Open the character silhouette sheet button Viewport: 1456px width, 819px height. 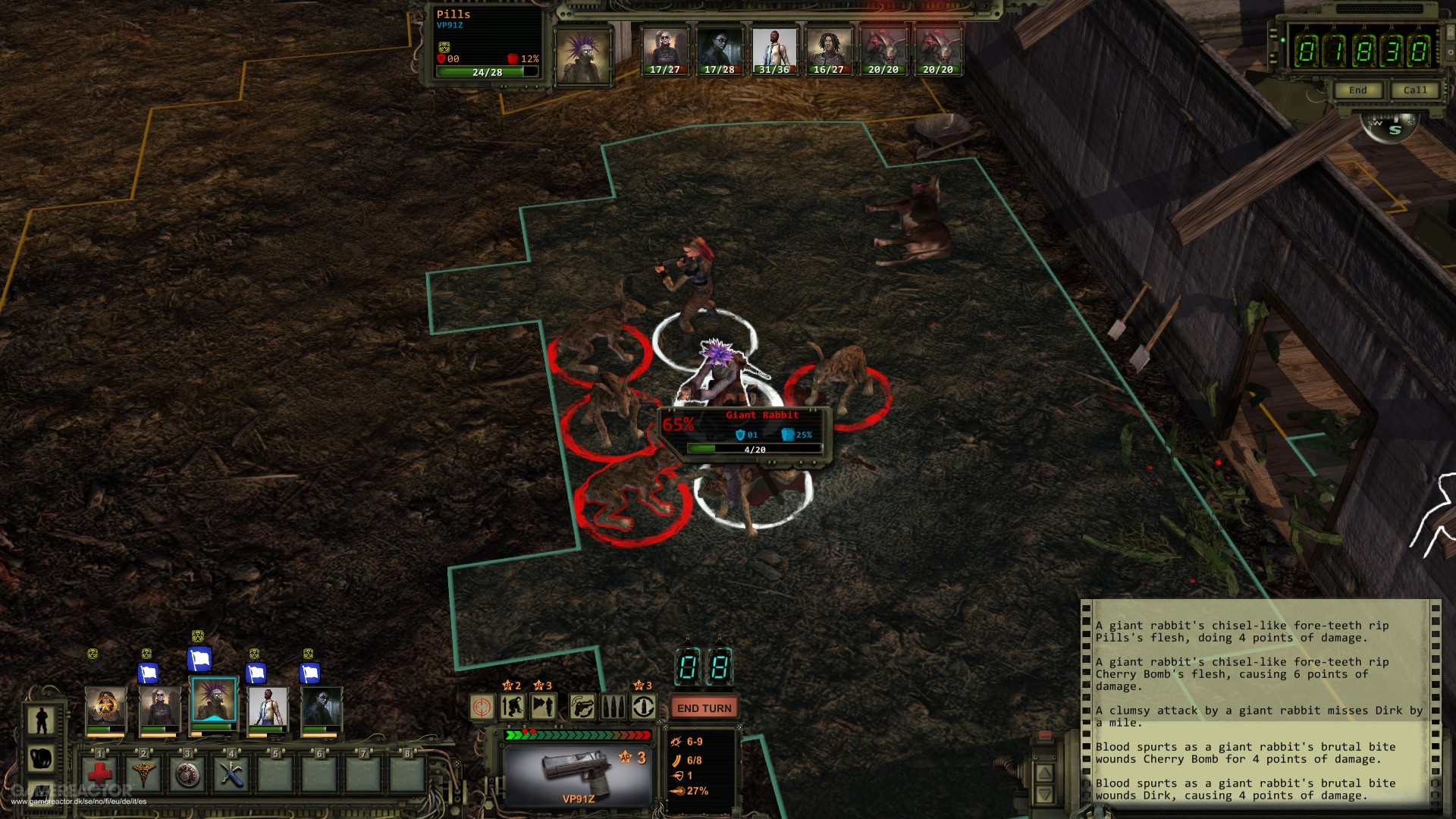click(x=41, y=720)
